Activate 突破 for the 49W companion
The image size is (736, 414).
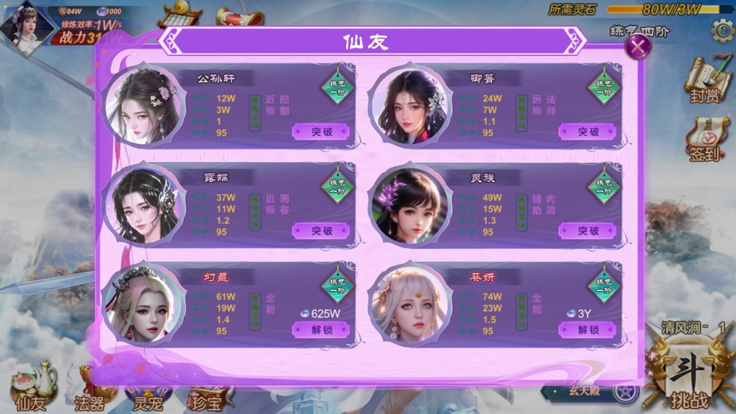pos(587,231)
